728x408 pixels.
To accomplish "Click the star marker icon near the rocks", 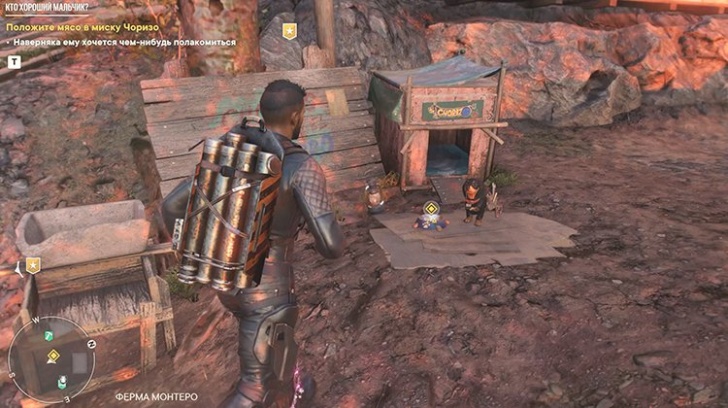I will click(289, 31).
